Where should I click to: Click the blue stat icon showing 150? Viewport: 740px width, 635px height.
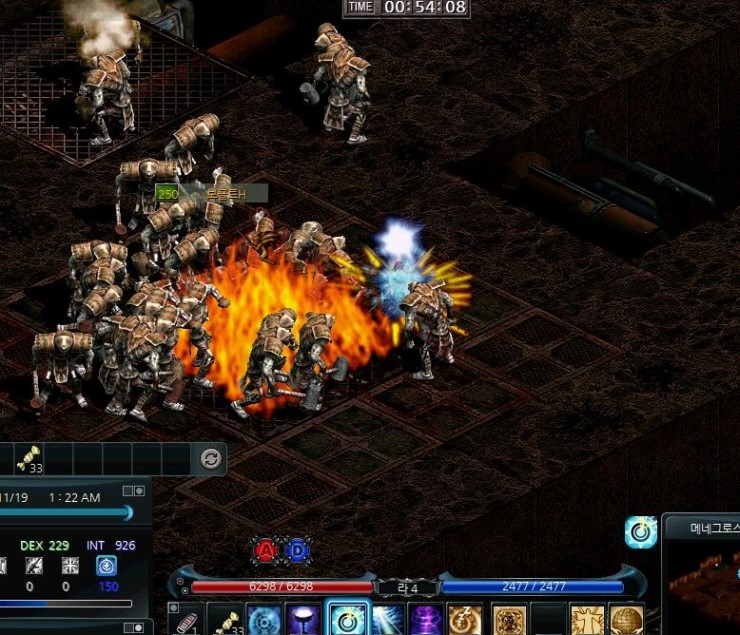(x=105, y=566)
